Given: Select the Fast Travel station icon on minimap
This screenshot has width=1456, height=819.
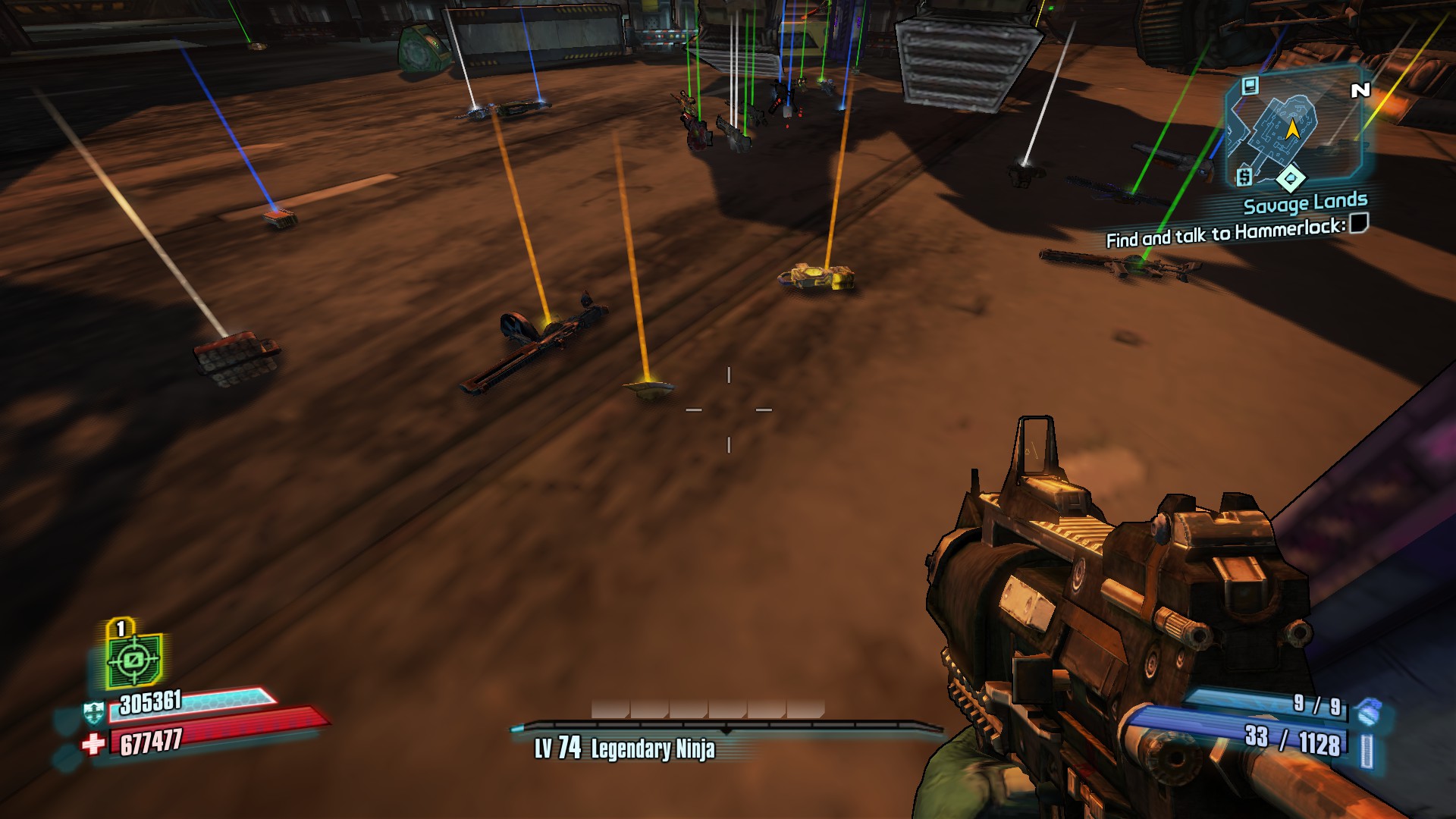Looking at the screenshot, I should click(1249, 86).
